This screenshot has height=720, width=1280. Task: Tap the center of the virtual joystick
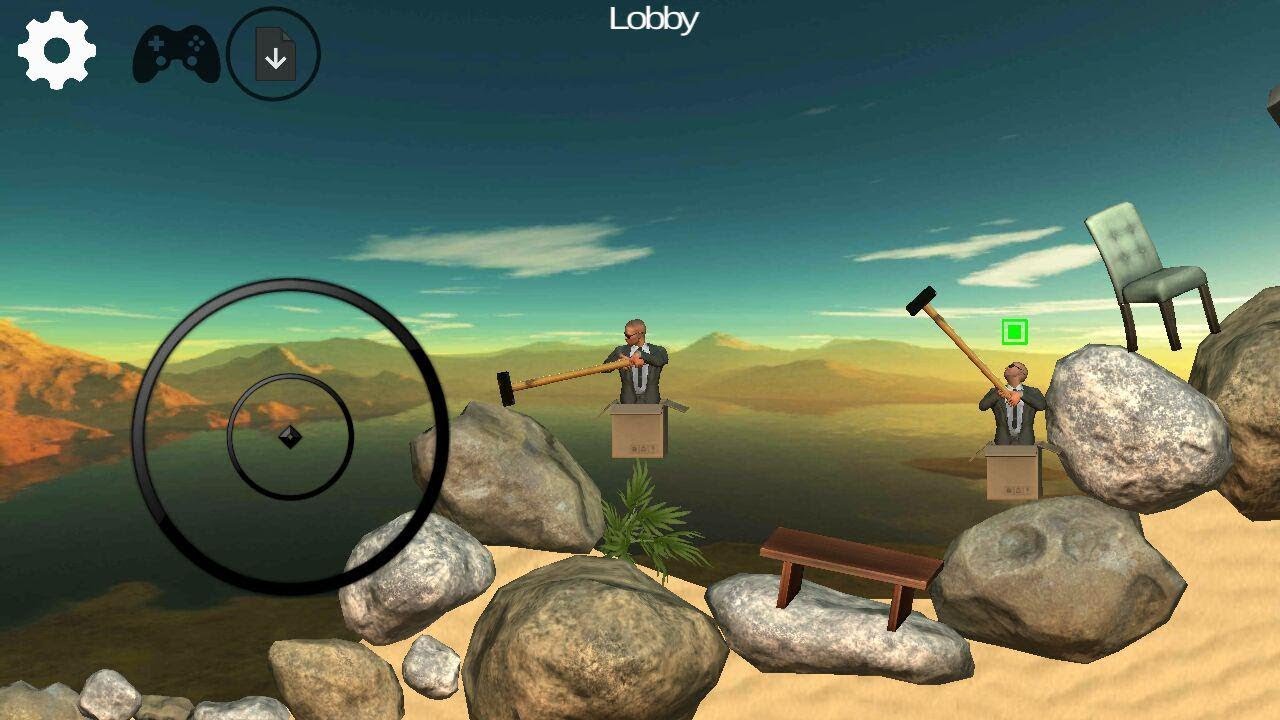[290, 437]
